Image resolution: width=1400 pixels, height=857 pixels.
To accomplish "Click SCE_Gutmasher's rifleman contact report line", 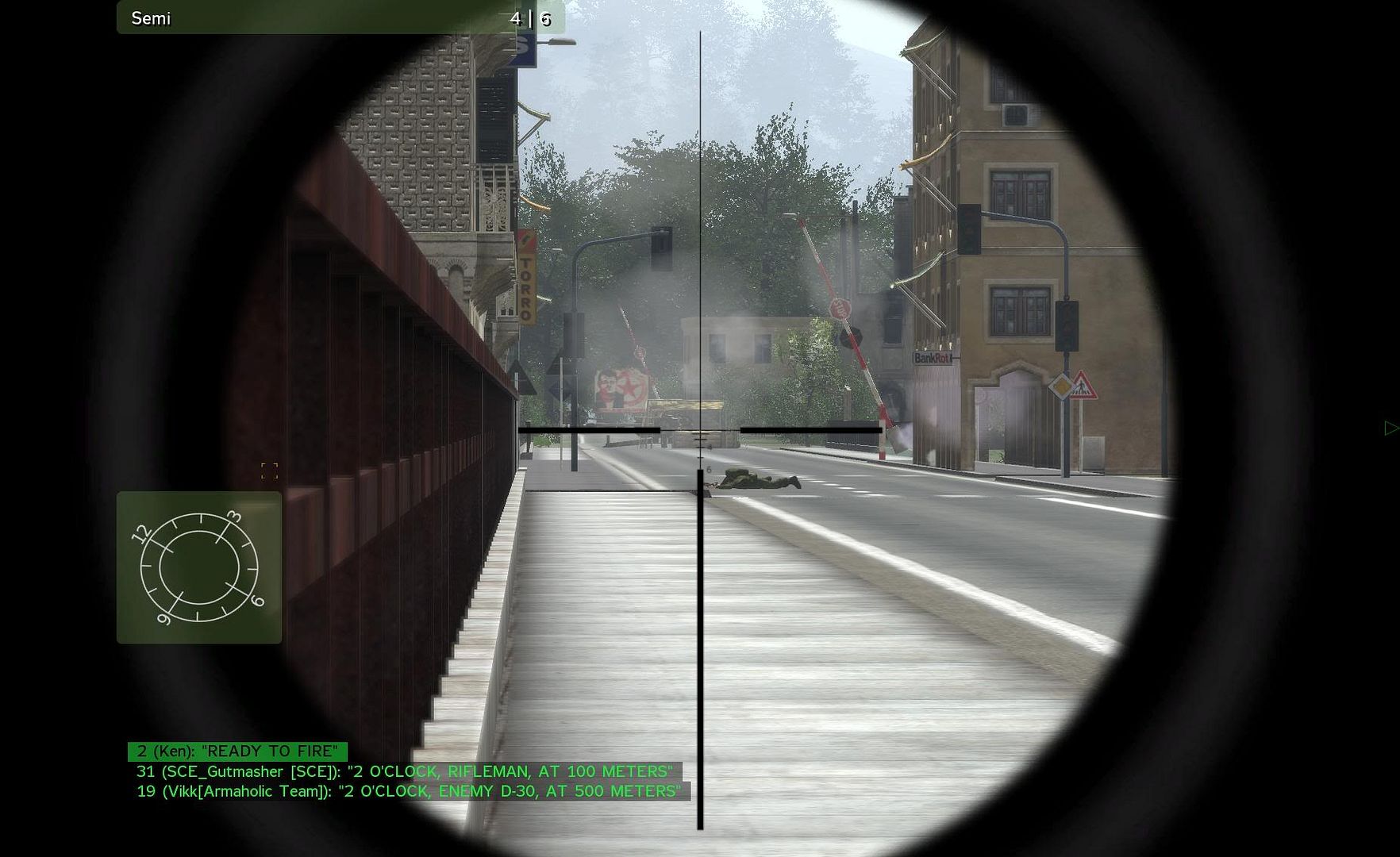I will (x=404, y=771).
